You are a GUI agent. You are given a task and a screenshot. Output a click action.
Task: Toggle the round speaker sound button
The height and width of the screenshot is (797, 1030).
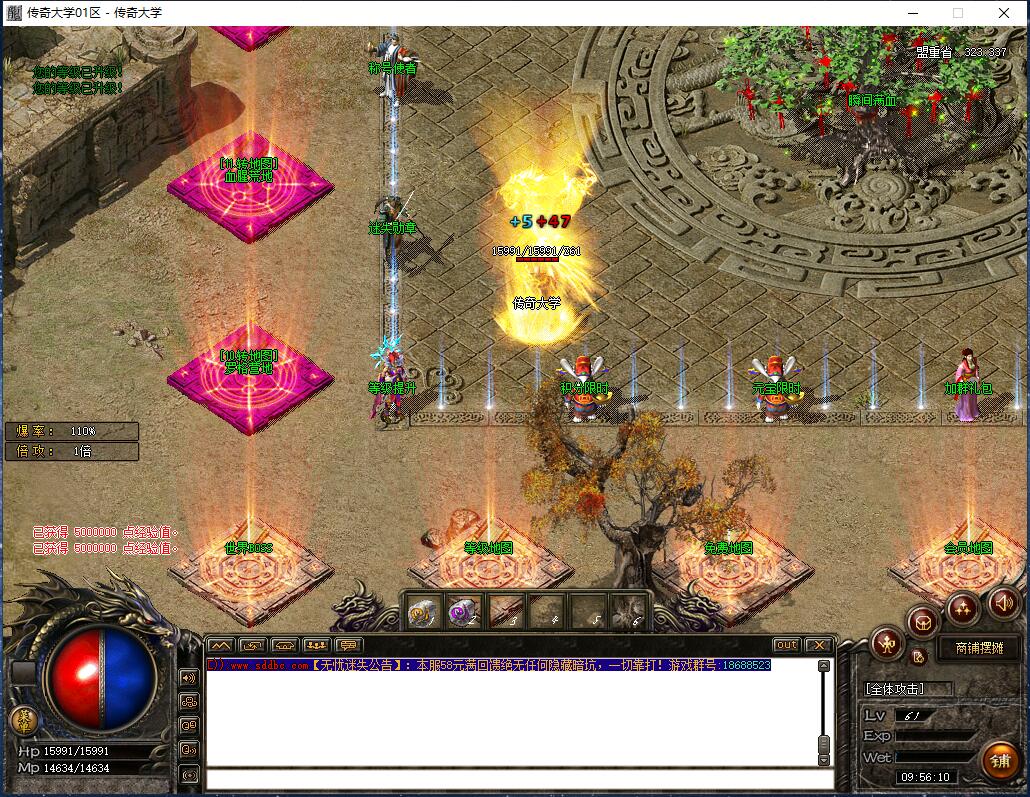pyautogui.click(x=1004, y=602)
